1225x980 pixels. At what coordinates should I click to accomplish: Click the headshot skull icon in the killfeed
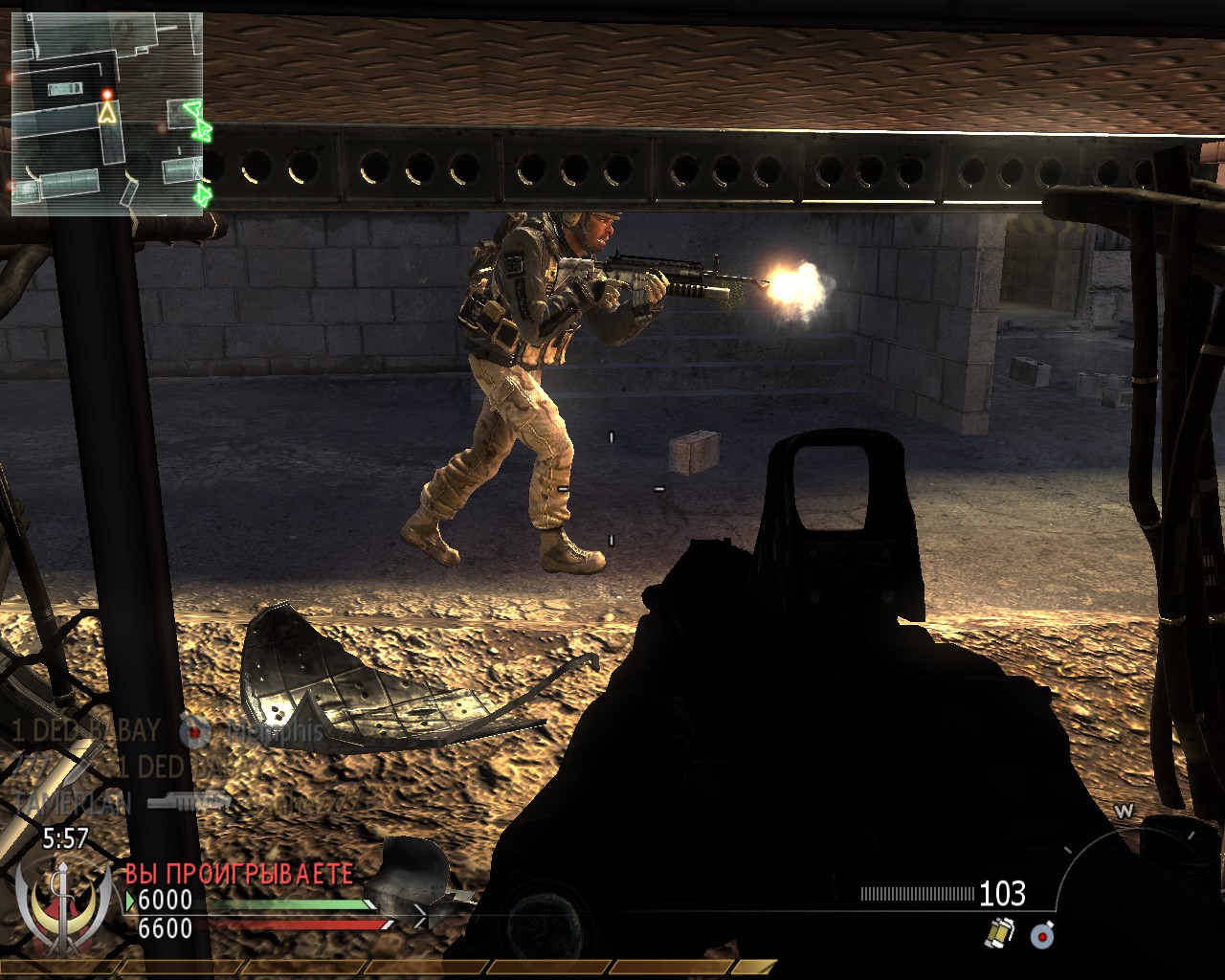pos(194,728)
